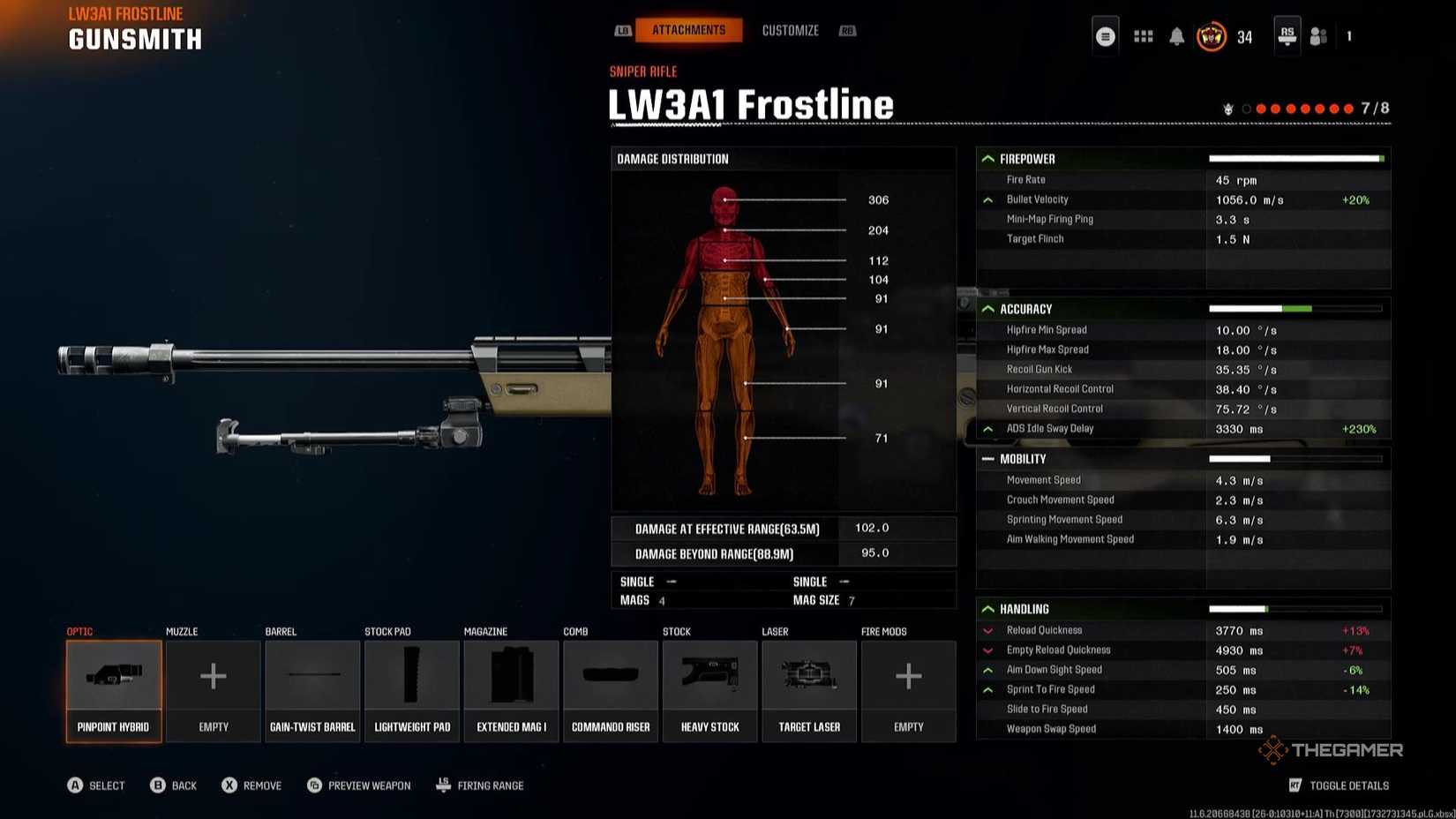The height and width of the screenshot is (819, 1456).
Task: Switch to the Customize tab
Action: coord(790,29)
